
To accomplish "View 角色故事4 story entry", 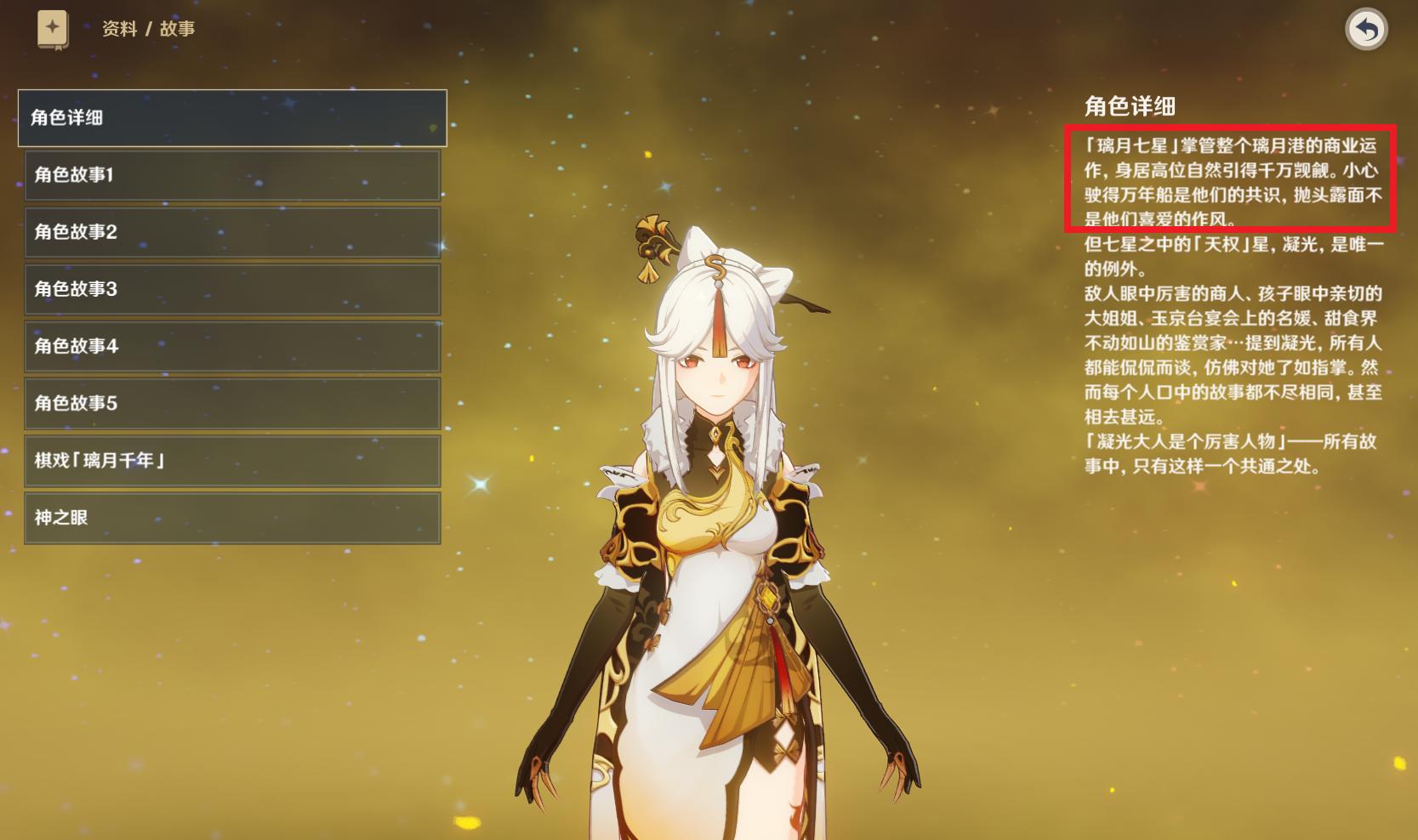I will [x=234, y=346].
